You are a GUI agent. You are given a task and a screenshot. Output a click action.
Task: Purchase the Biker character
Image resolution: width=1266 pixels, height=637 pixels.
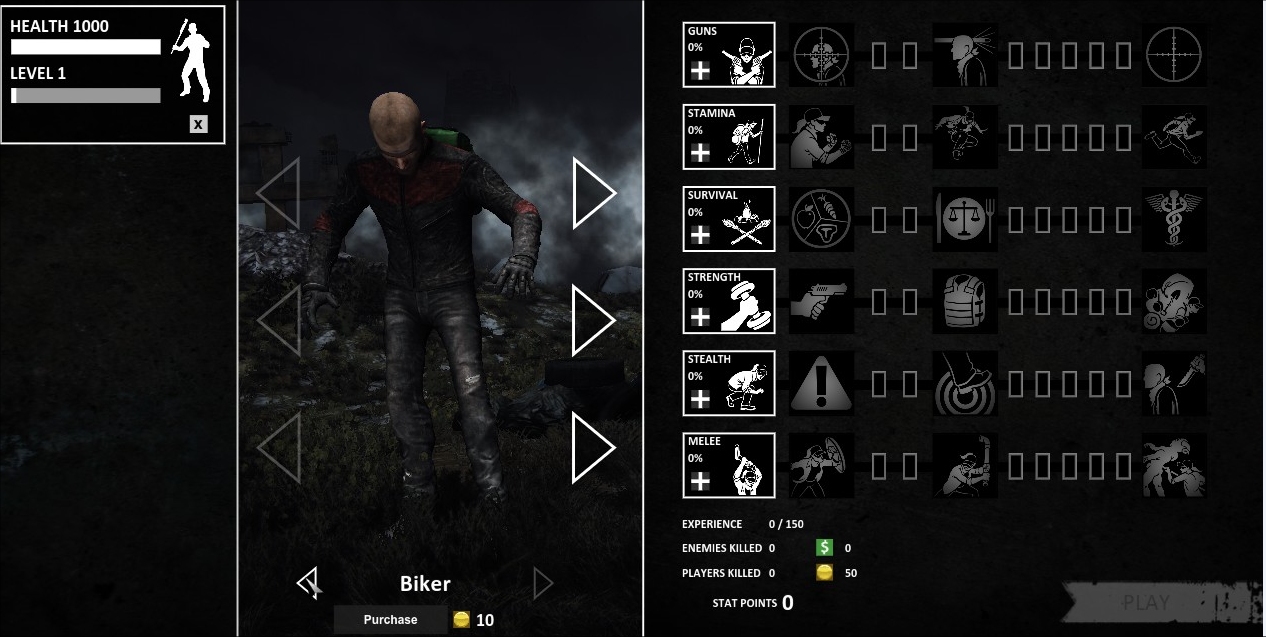click(x=390, y=620)
